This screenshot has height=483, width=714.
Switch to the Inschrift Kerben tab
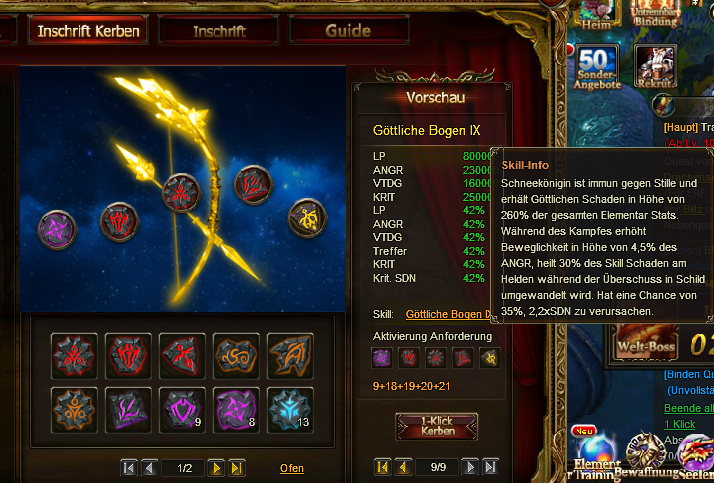pyautogui.click(x=88, y=31)
